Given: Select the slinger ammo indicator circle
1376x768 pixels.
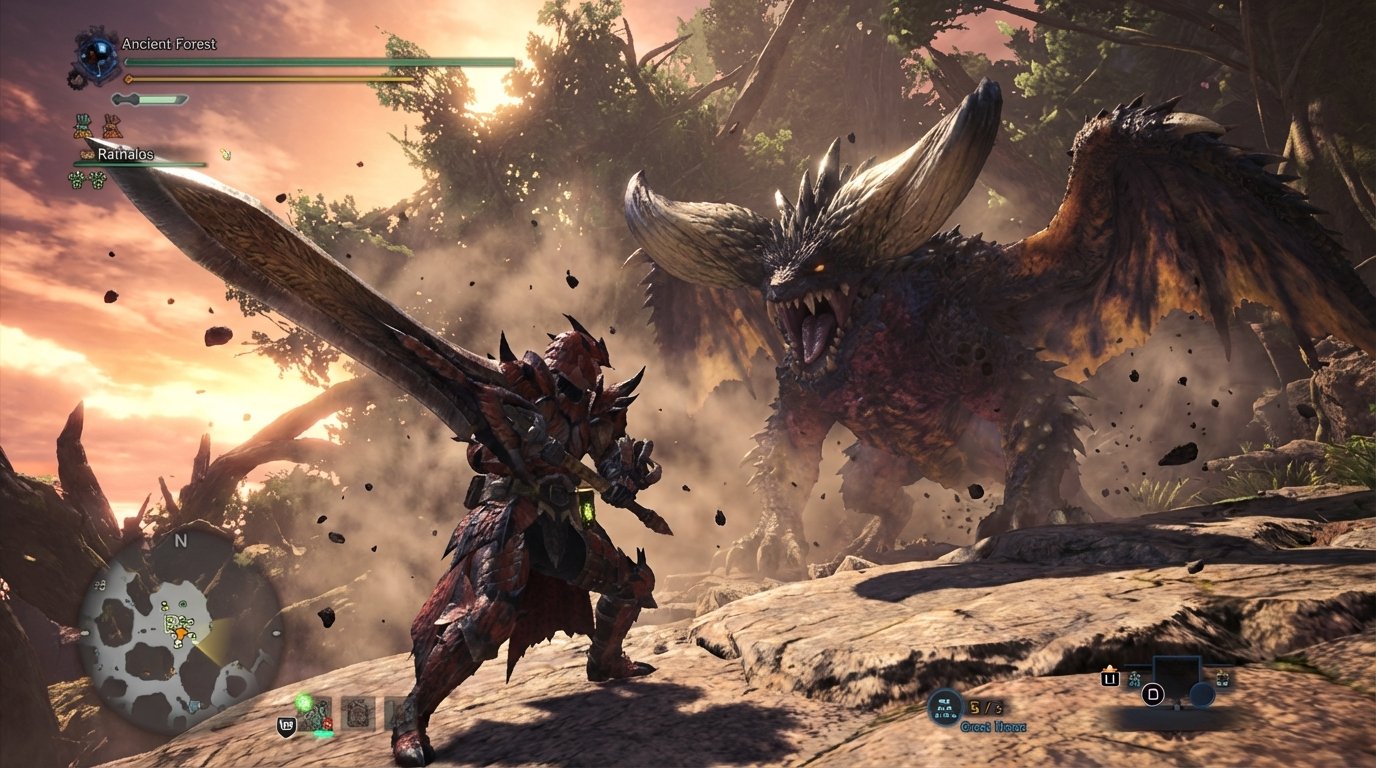Looking at the screenshot, I should pos(945,707).
